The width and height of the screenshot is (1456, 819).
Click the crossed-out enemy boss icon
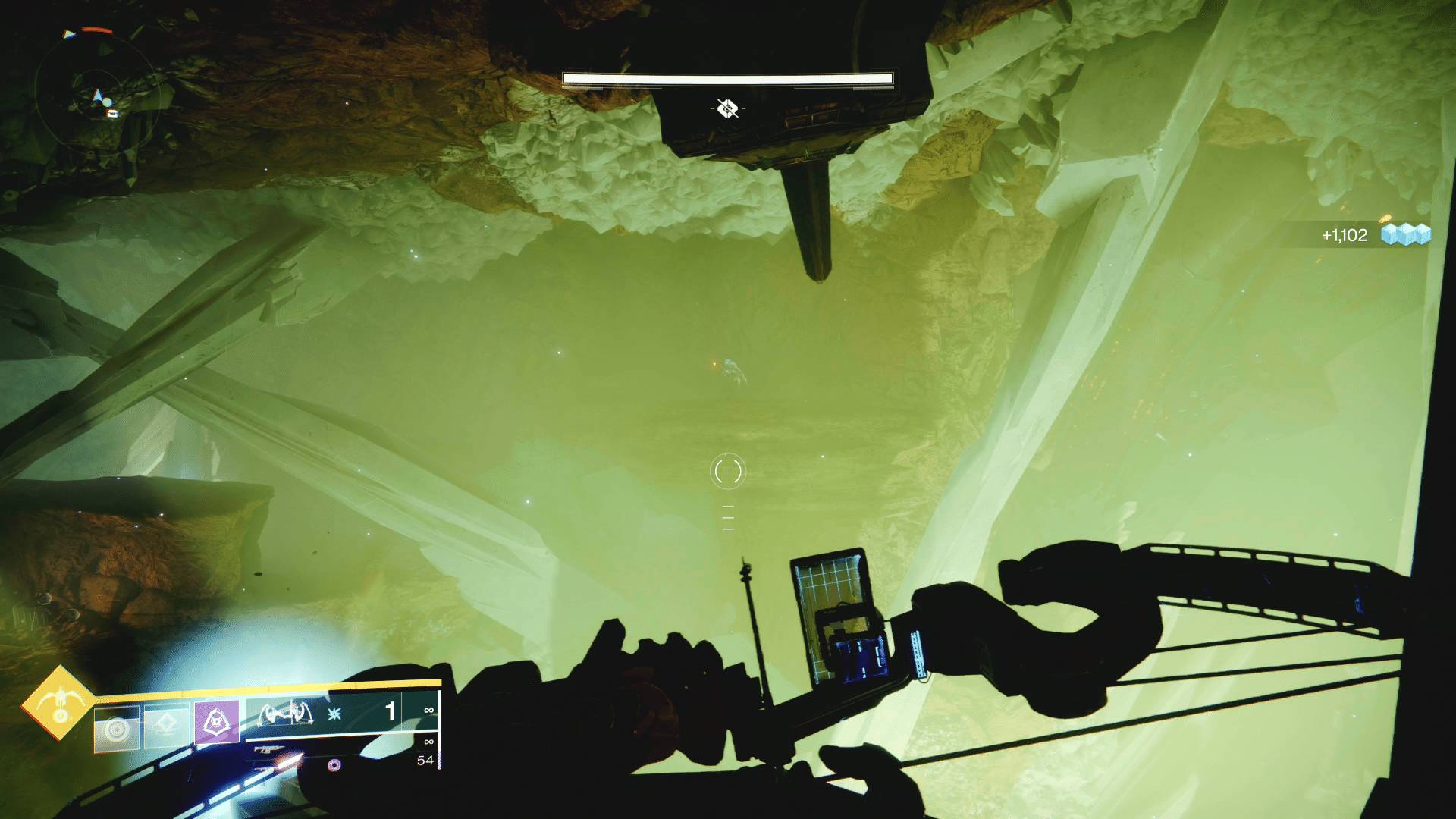[726, 107]
